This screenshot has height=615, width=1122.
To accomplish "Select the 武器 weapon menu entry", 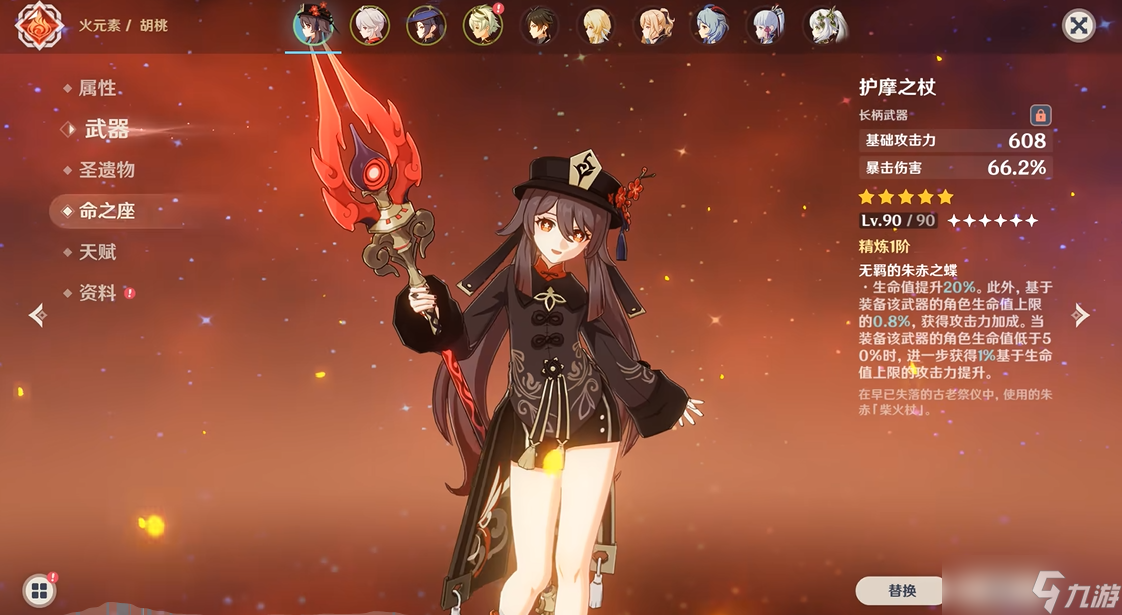I will (106, 129).
